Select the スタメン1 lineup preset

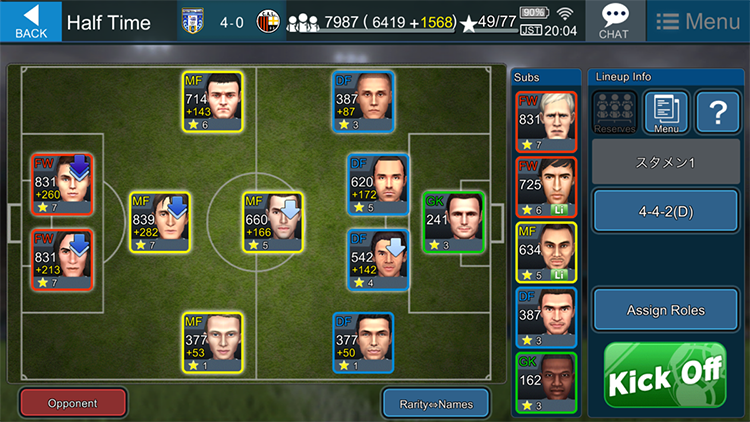pos(665,161)
